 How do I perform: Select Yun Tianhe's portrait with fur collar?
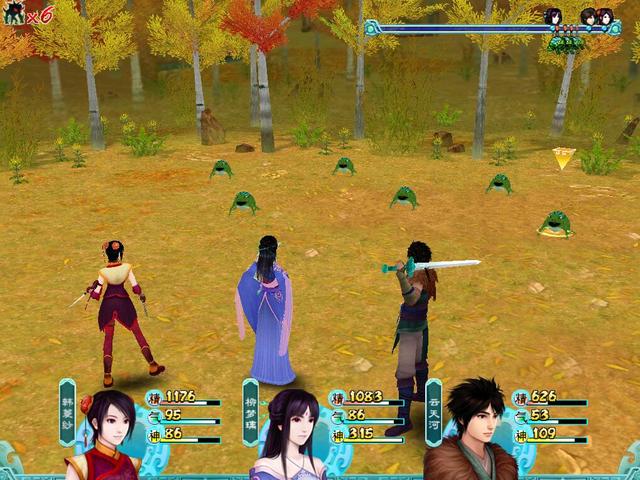click(468, 430)
